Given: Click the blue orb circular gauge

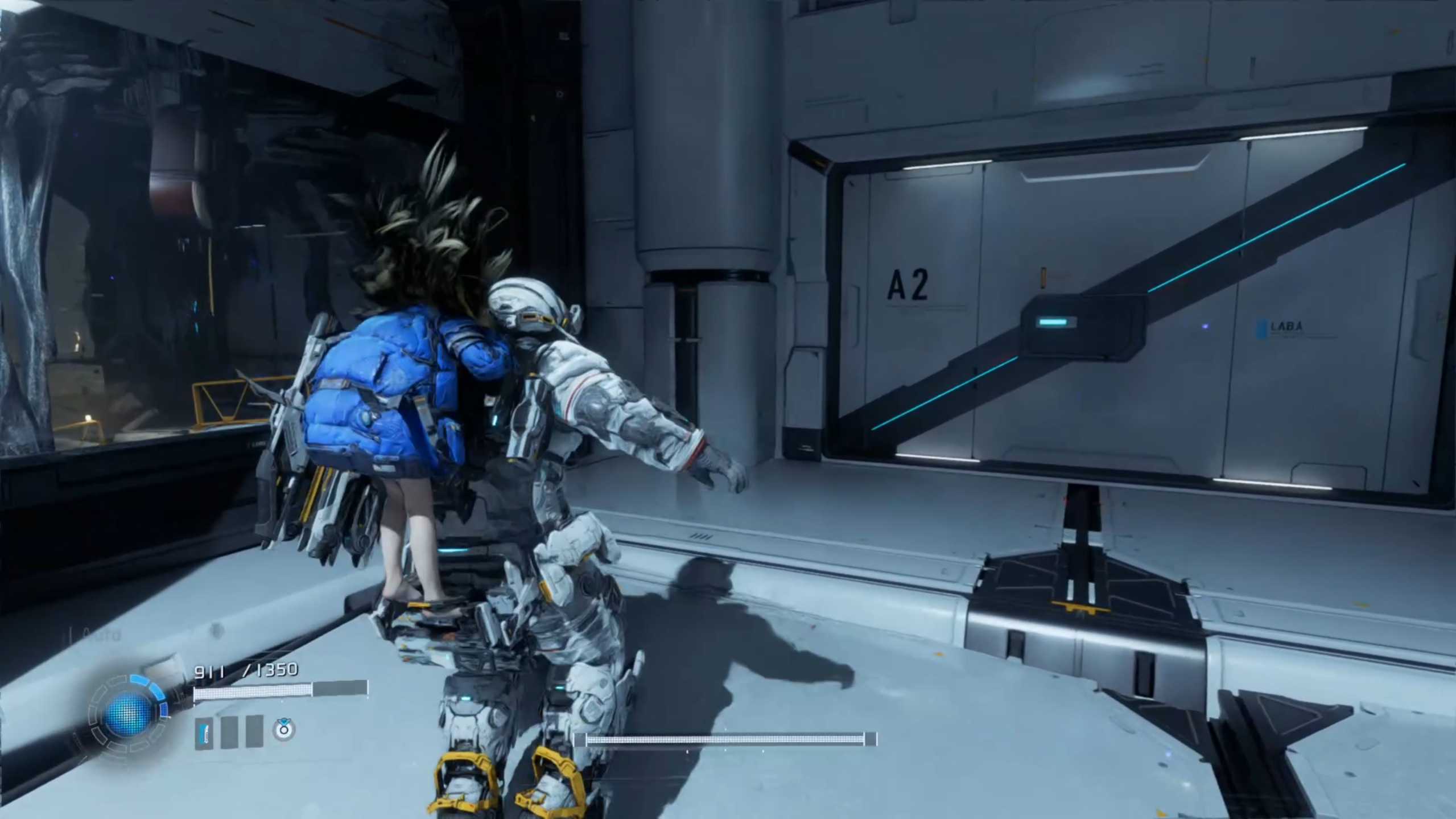Looking at the screenshot, I should (129, 713).
